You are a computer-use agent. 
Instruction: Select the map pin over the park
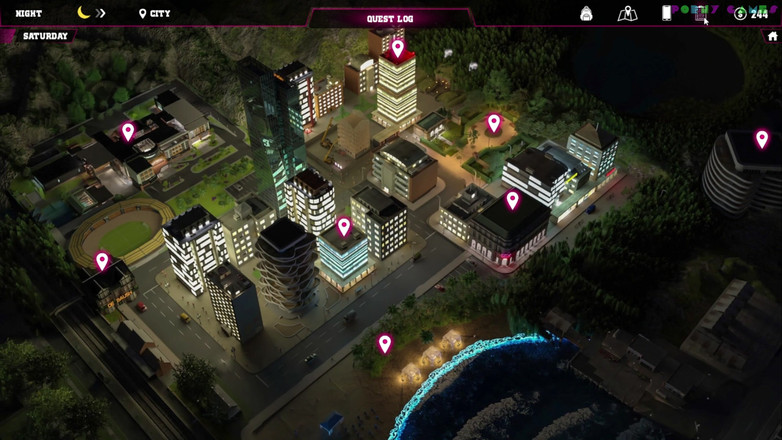point(493,122)
